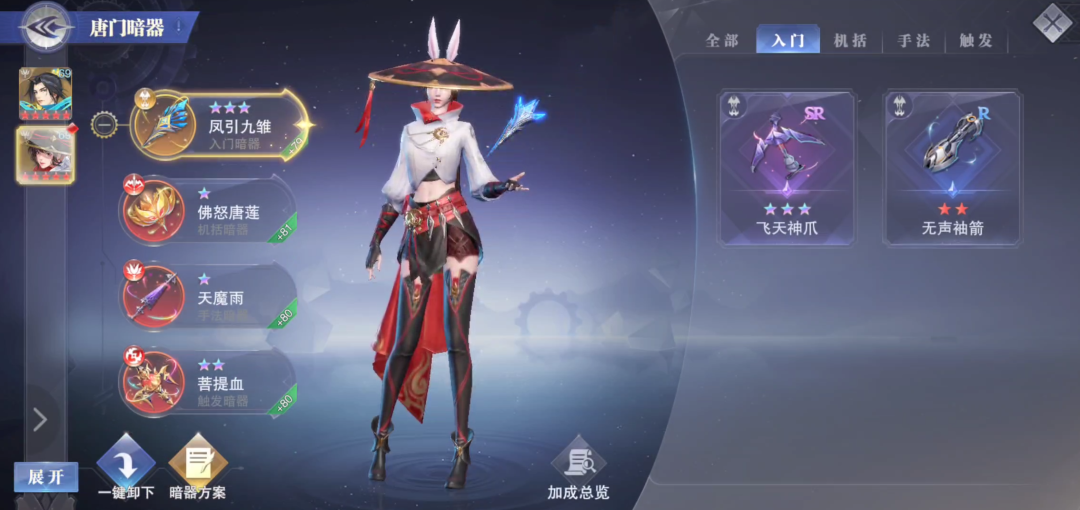Select the equipped 凤引九雏 slot
The height and width of the screenshot is (510, 1080).
coord(218,125)
